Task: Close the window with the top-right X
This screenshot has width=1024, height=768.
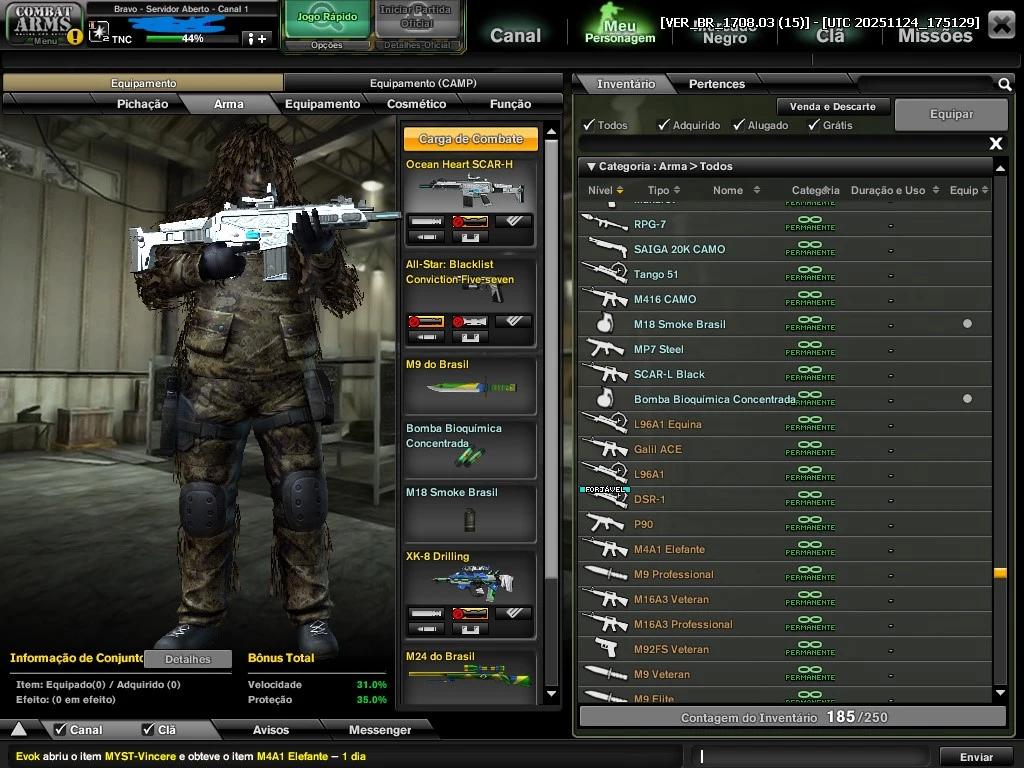Action: (1000, 24)
